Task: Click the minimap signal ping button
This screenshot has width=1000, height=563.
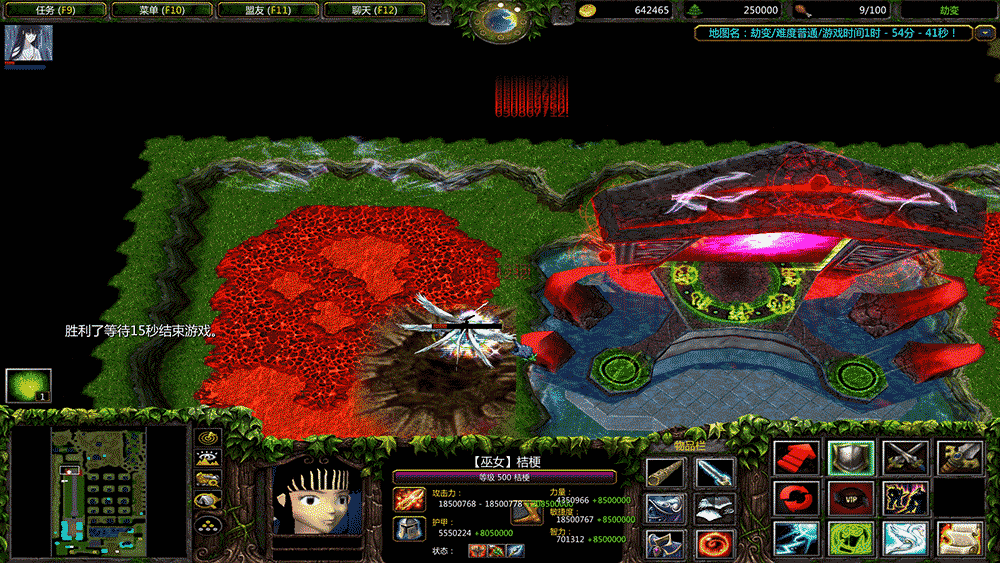Action: 208,437
